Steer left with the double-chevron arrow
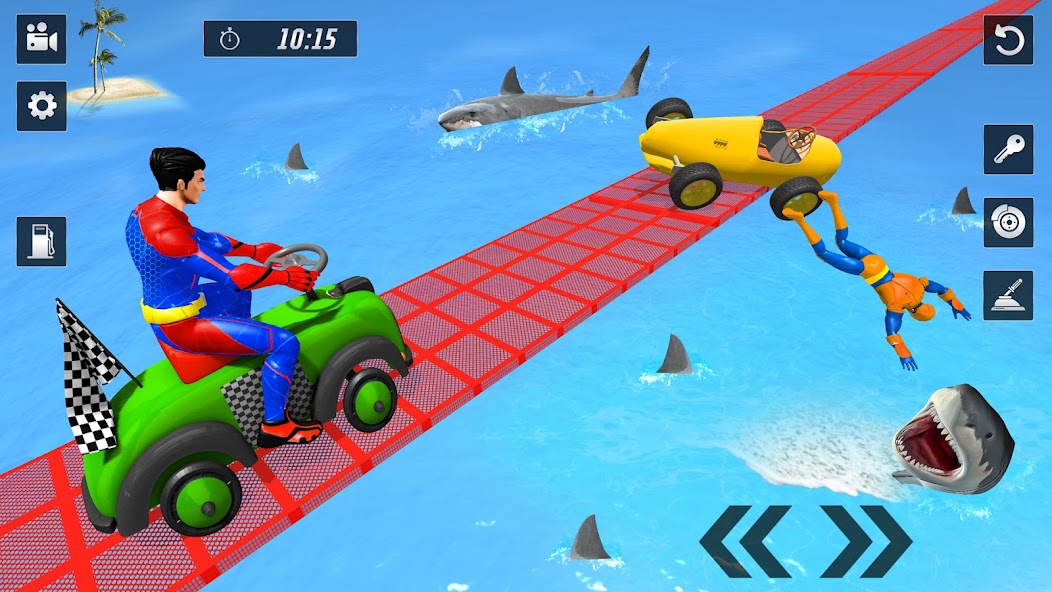Image resolution: width=1052 pixels, height=592 pixels. pyautogui.click(x=744, y=541)
